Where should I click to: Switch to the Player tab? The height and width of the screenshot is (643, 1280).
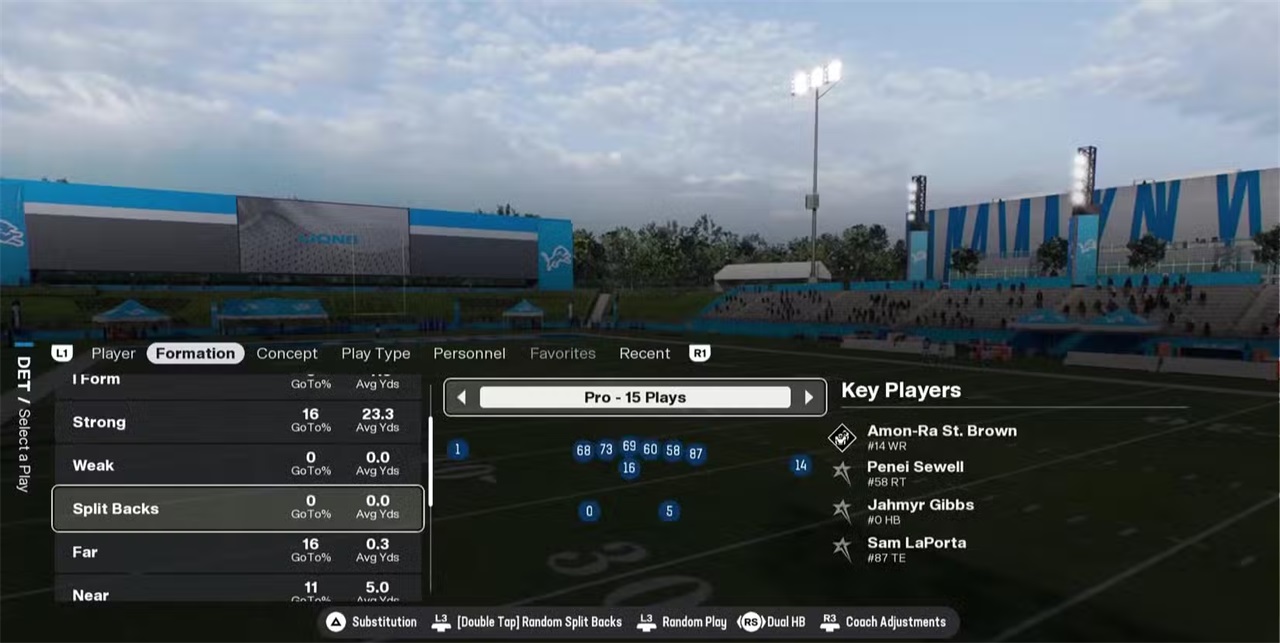click(x=113, y=353)
